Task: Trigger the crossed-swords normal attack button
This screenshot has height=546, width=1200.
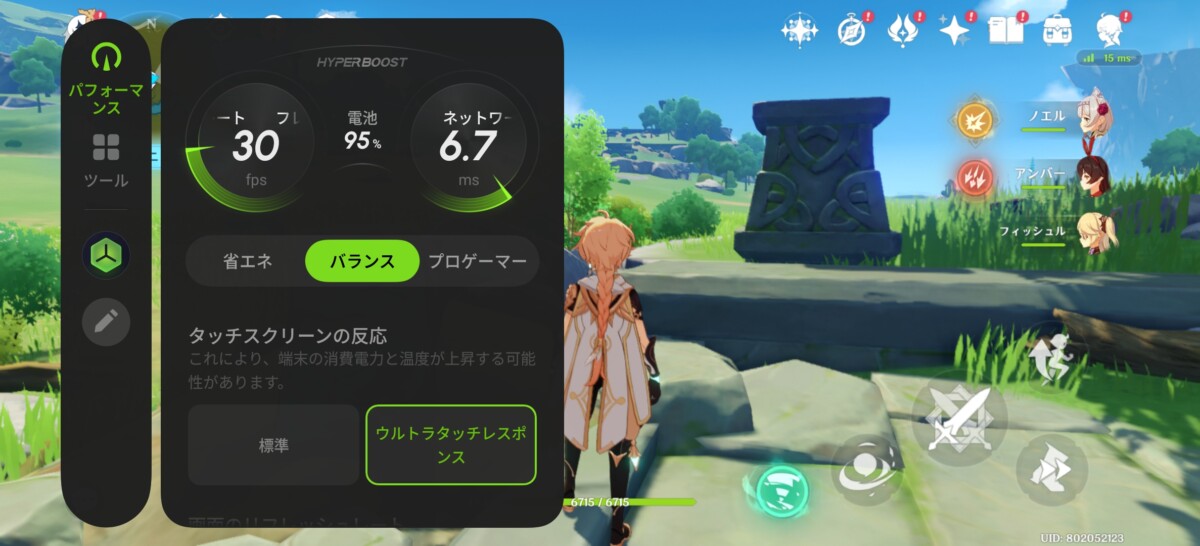Action: point(958,420)
